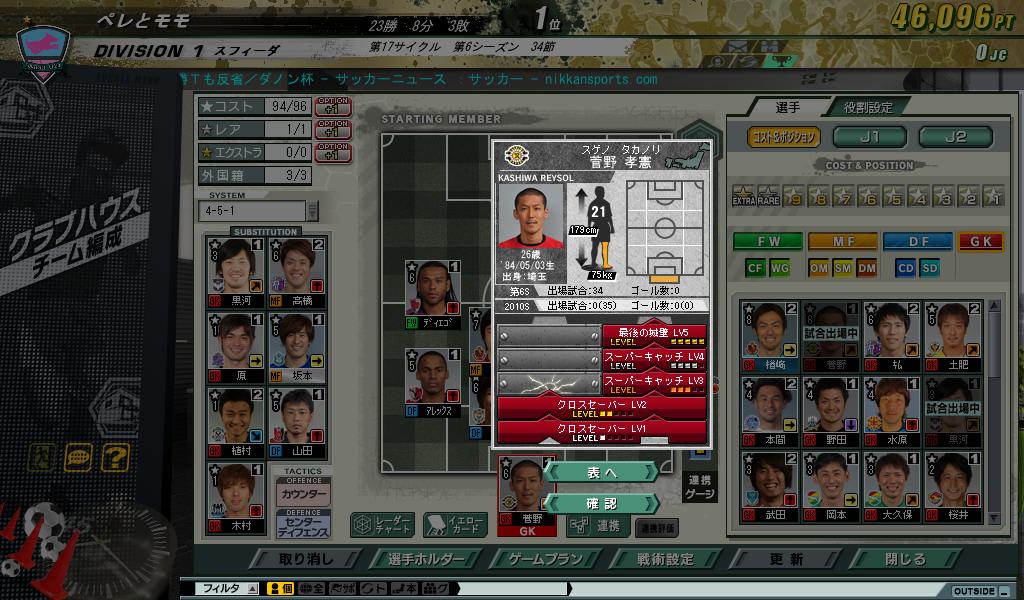Select the J2 league filter
Viewport: 1024px width, 600px height.
pyautogui.click(x=955, y=137)
